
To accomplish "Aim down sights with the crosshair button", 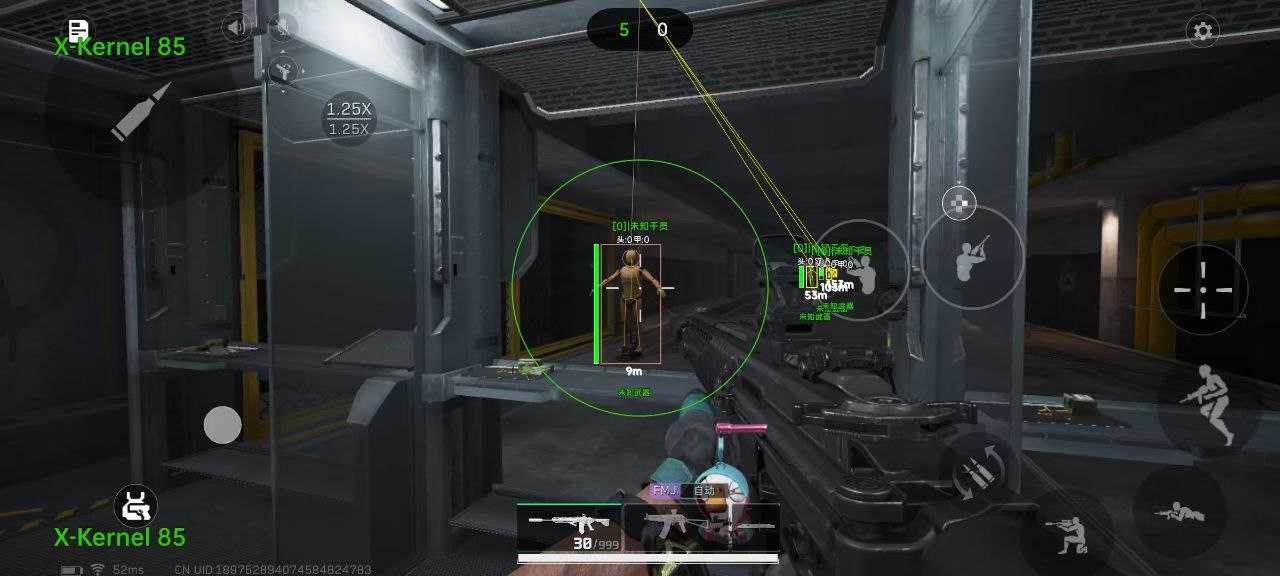I will tap(1202, 289).
